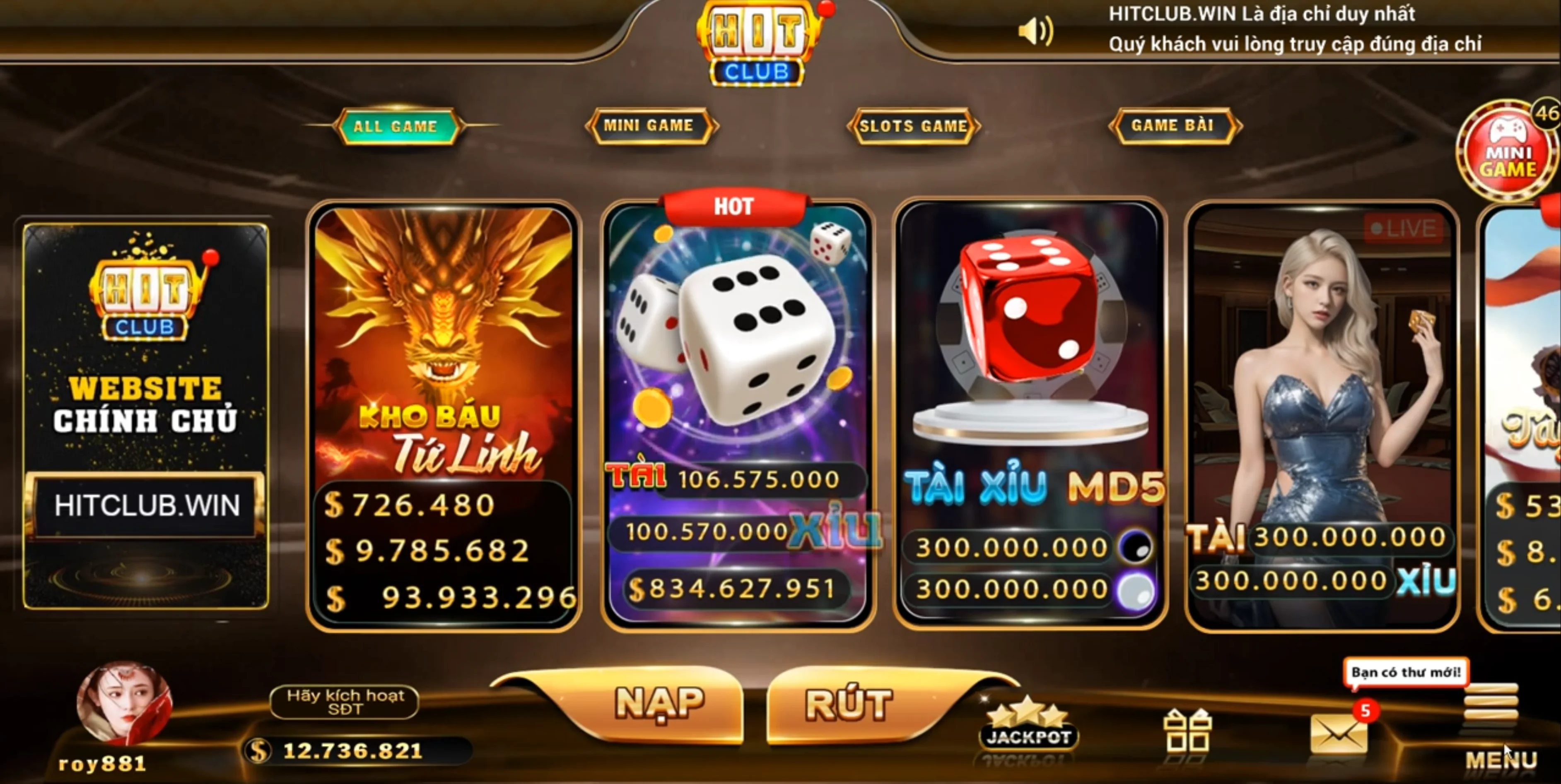Show the GAME BÀI category
The image size is (1561, 784).
click(x=1173, y=125)
